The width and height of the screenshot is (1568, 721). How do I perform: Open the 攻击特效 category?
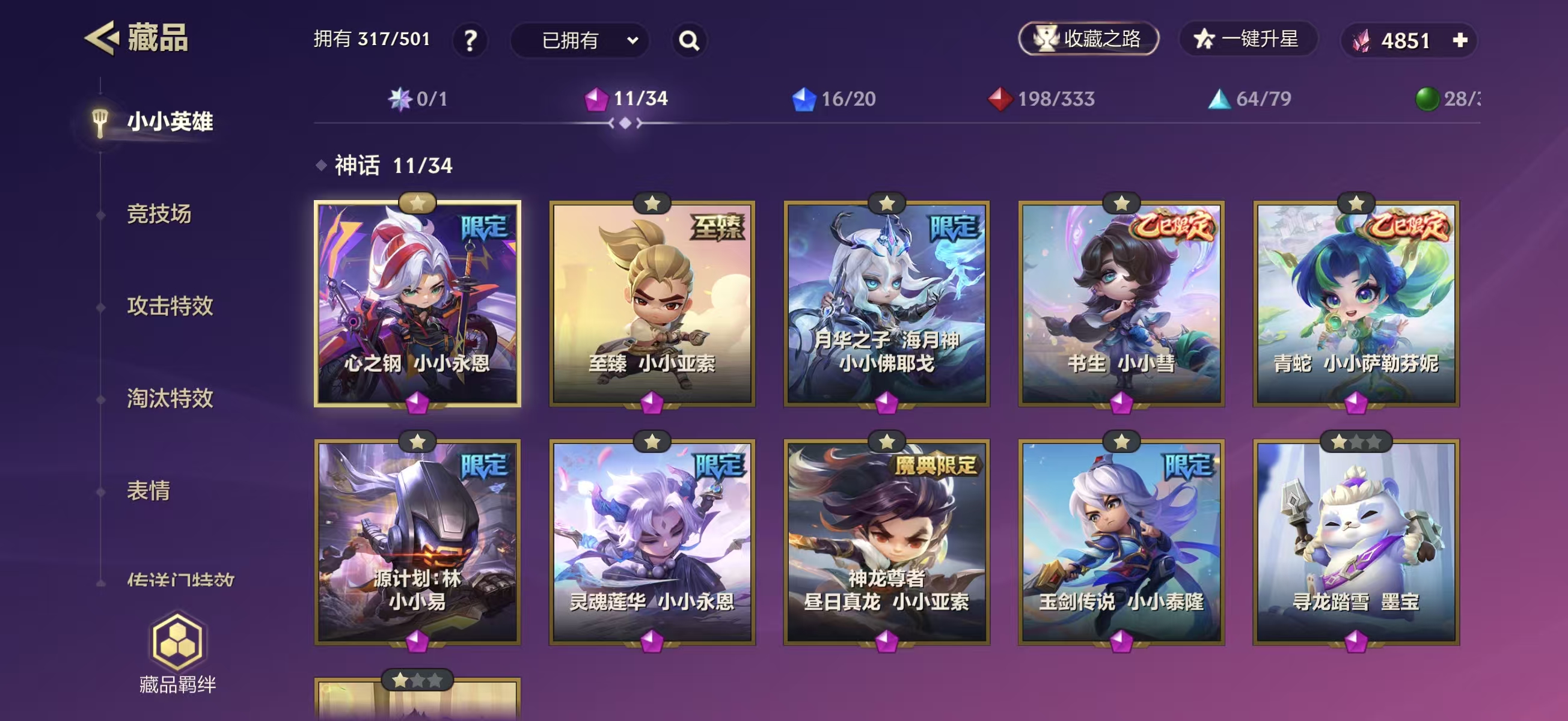pyautogui.click(x=170, y=306)
